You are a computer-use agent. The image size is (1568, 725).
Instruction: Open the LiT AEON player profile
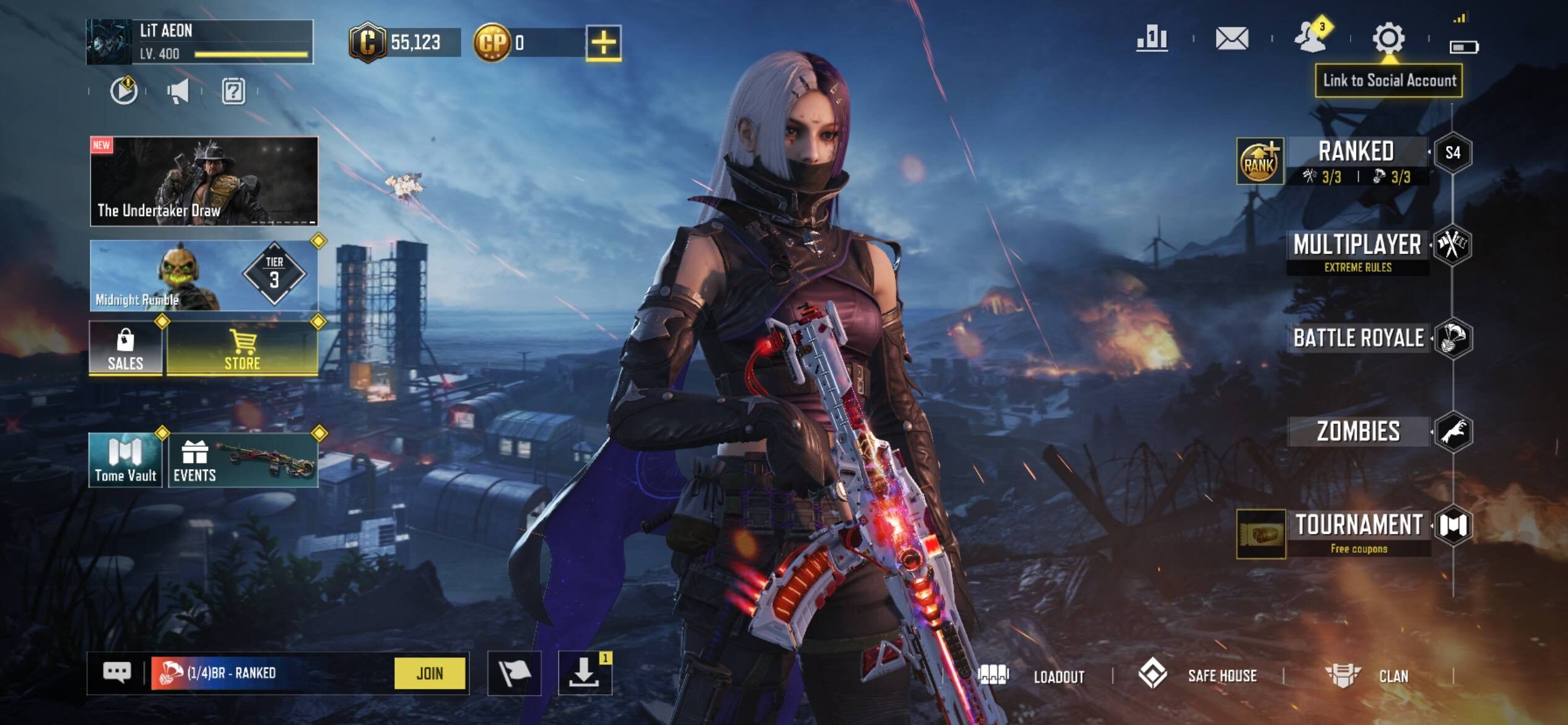(x=199, y=42)
